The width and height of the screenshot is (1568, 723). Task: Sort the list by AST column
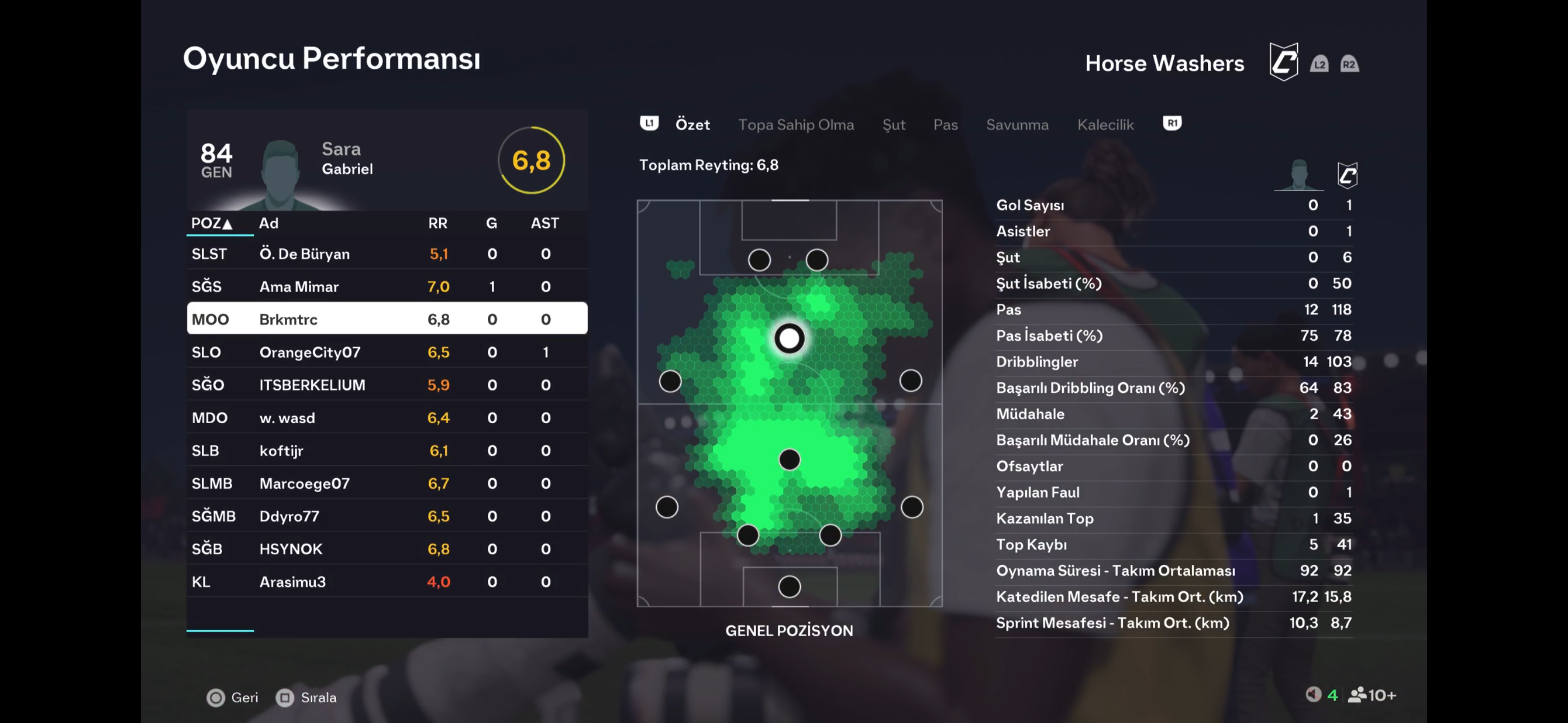544,224
